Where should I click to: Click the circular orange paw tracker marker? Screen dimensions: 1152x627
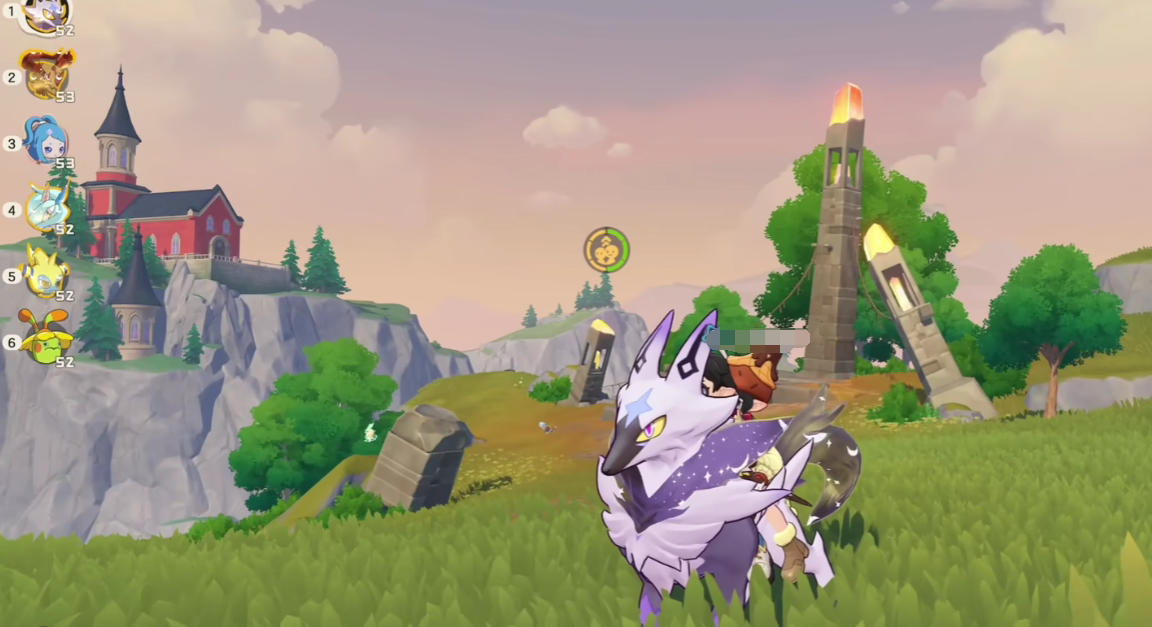606,250
